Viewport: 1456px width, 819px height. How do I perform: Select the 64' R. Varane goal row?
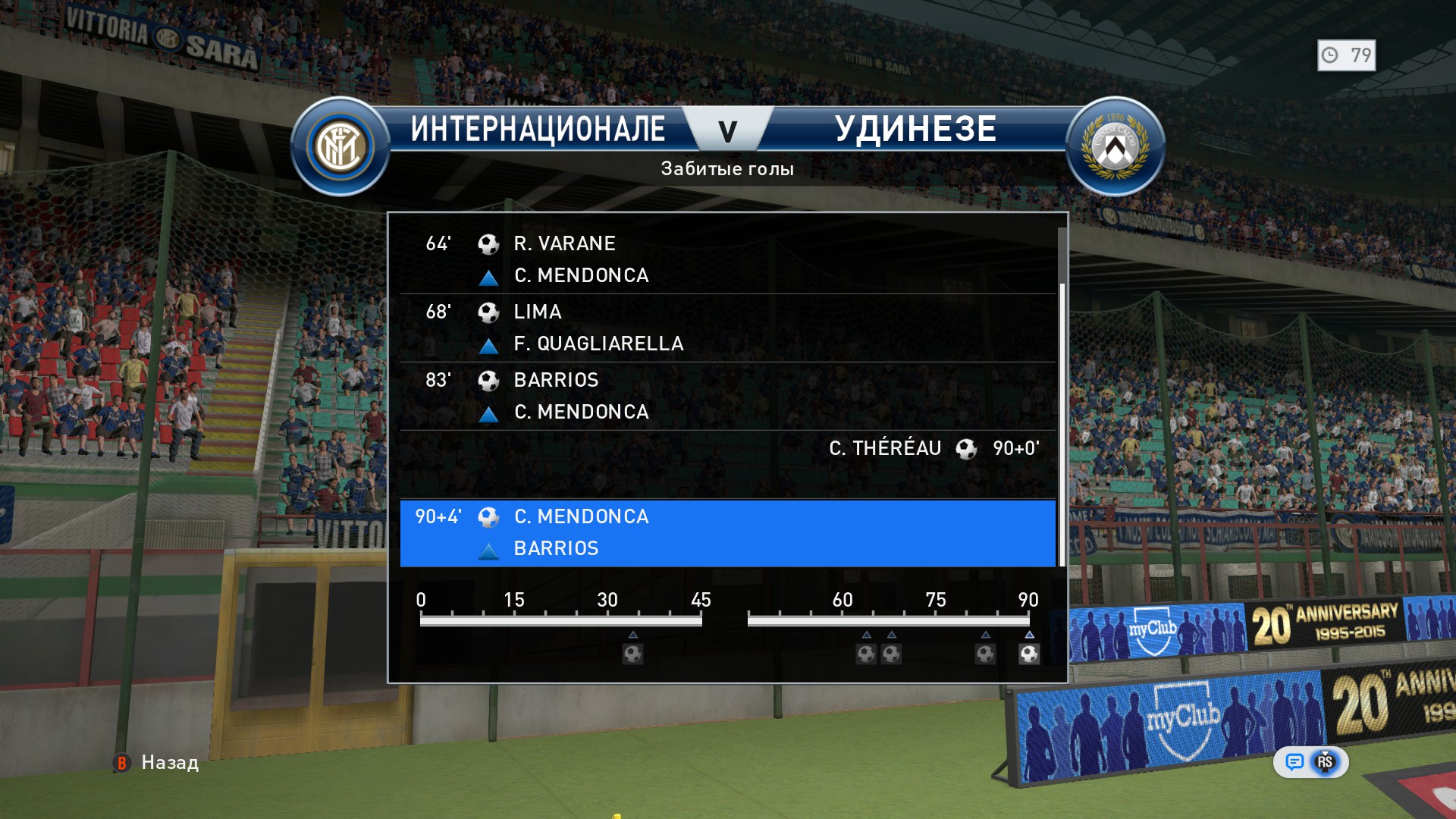pos(726,259)
